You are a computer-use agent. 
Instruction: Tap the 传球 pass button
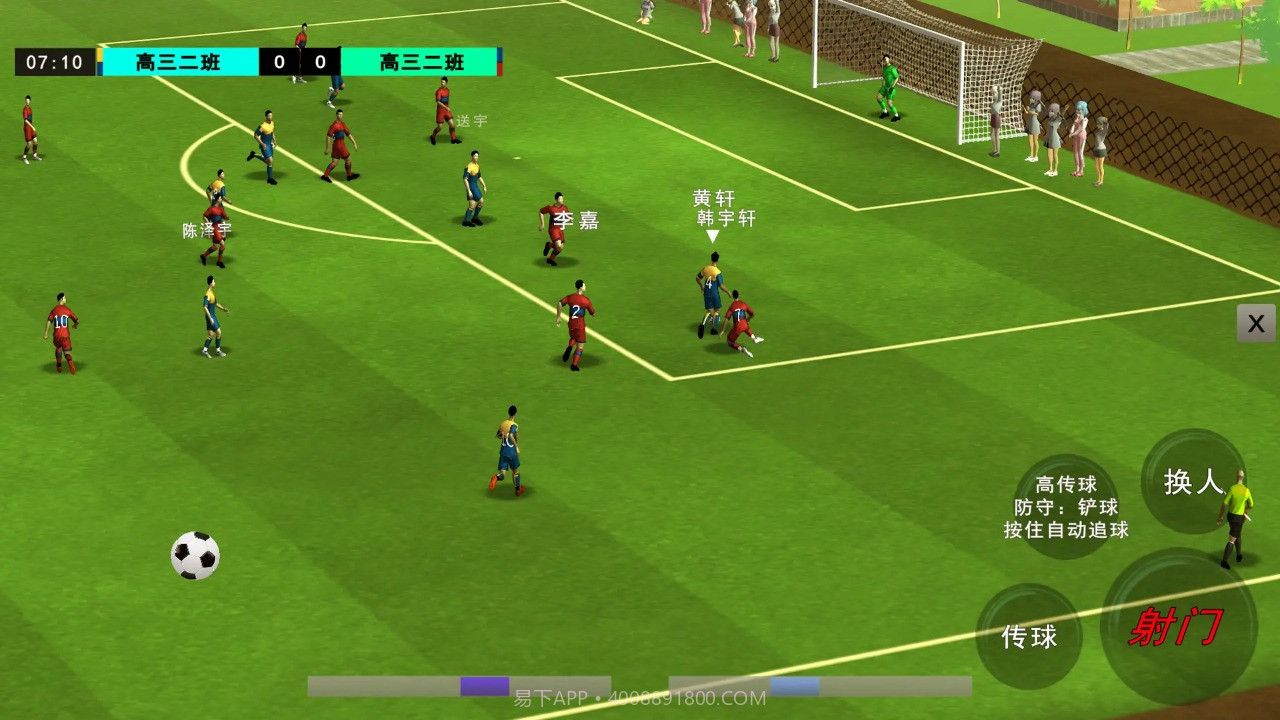(1029, 636)
